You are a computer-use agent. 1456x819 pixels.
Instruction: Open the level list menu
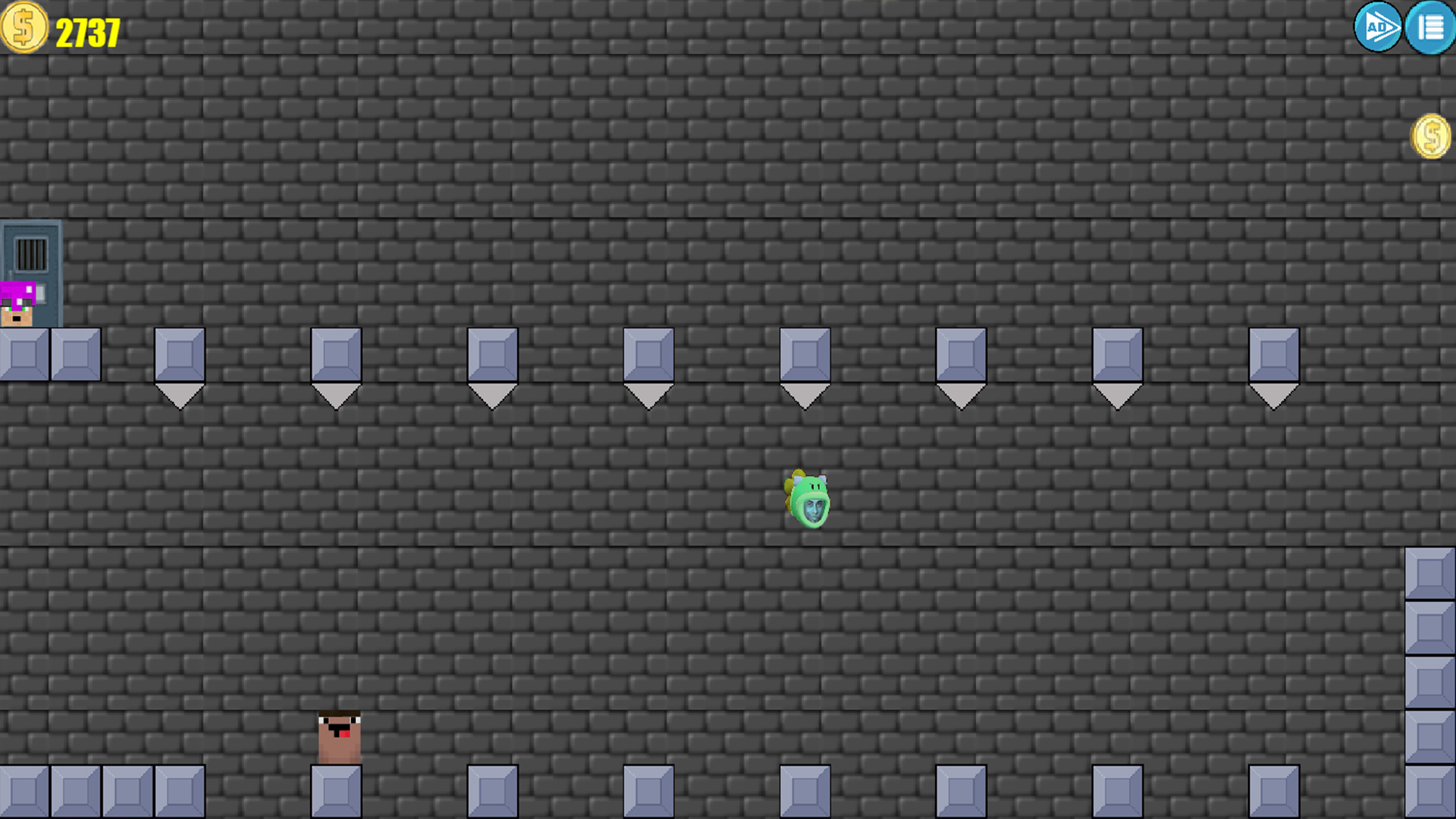click(x=1430, y=28)
